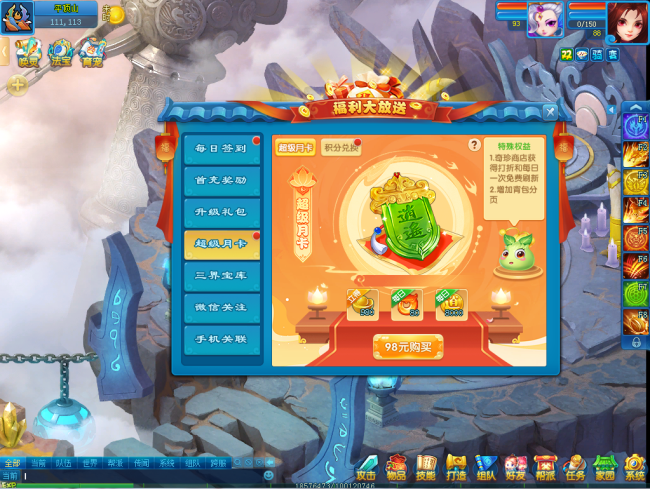Image resolution: width=650 pixels, height=489 pixels.
Task: Select the red-haired character portrait
Action: (626, 21)
